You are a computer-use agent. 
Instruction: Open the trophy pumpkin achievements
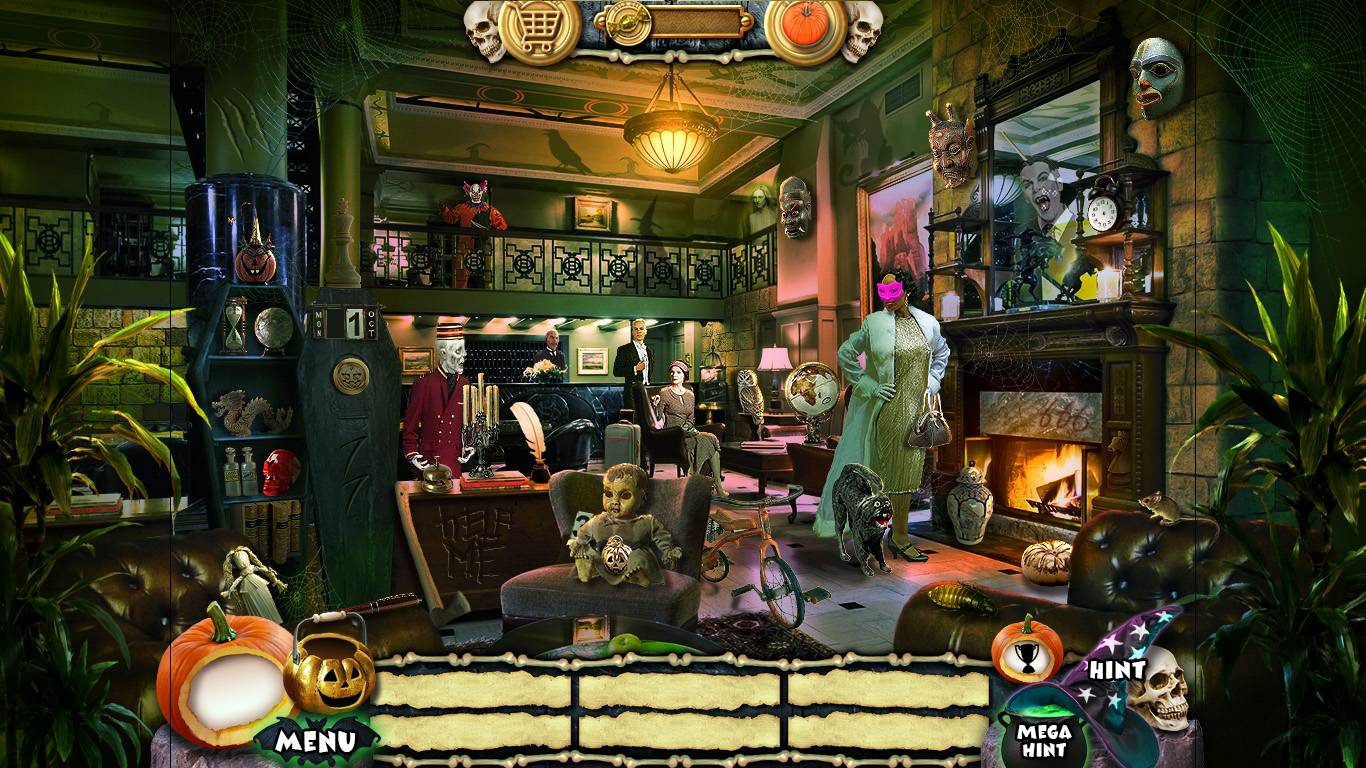tap(1026, 650)
